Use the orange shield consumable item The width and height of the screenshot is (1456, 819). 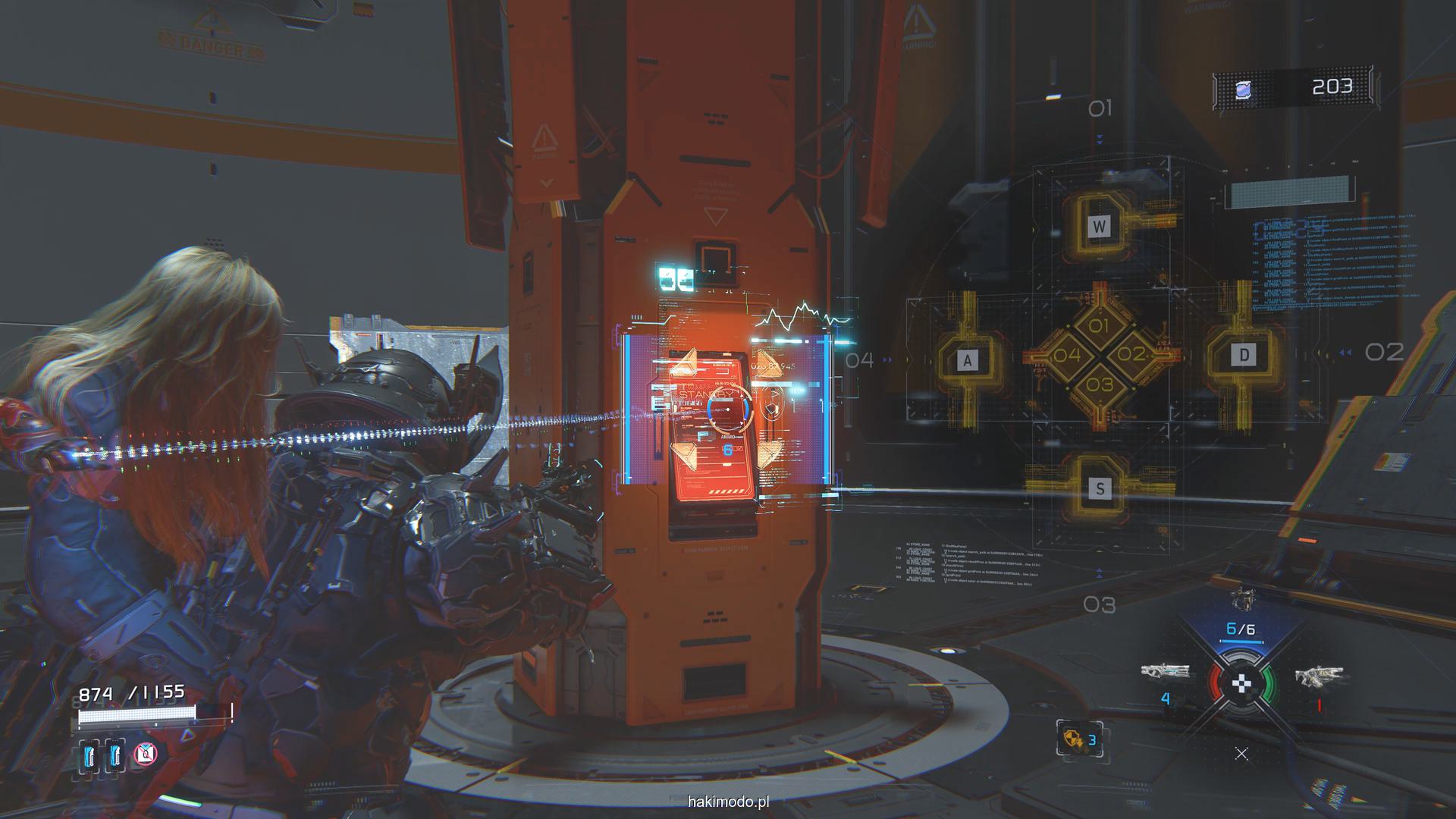coord(1075,739)
